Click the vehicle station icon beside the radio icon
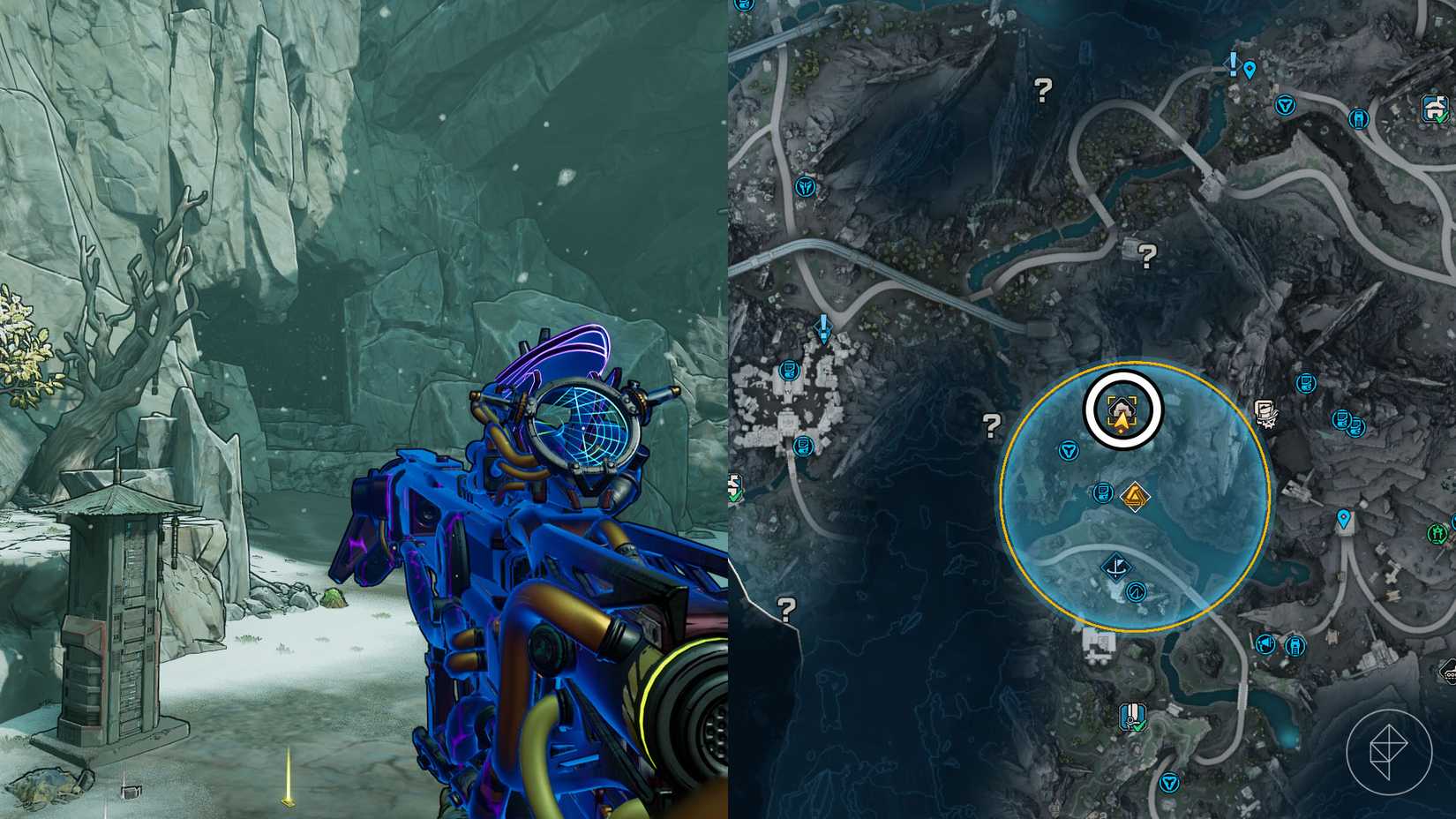1456x819 pixels. [1295, 646]
